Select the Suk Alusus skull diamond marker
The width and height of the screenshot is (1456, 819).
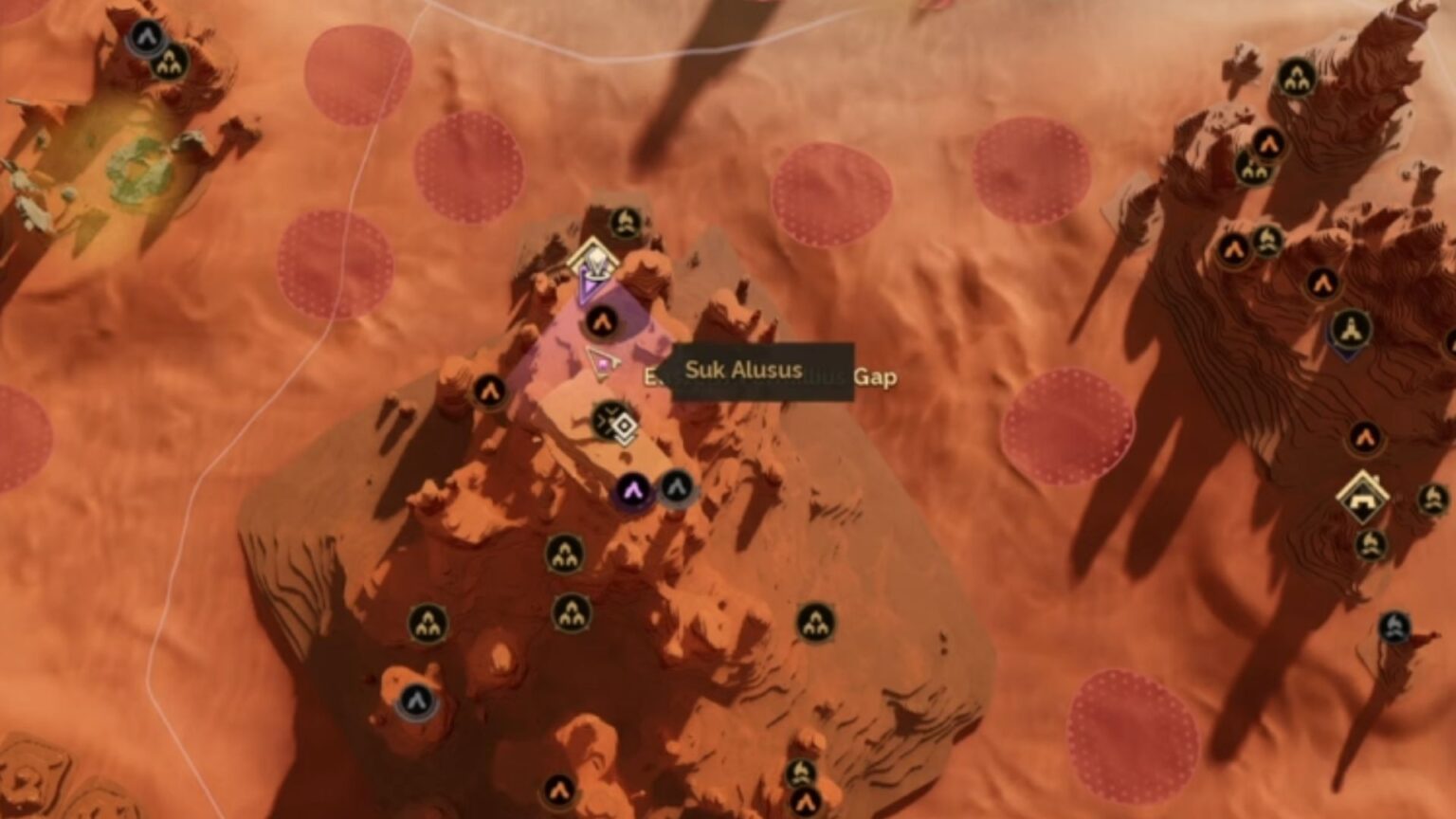click(x=592, y=259)
